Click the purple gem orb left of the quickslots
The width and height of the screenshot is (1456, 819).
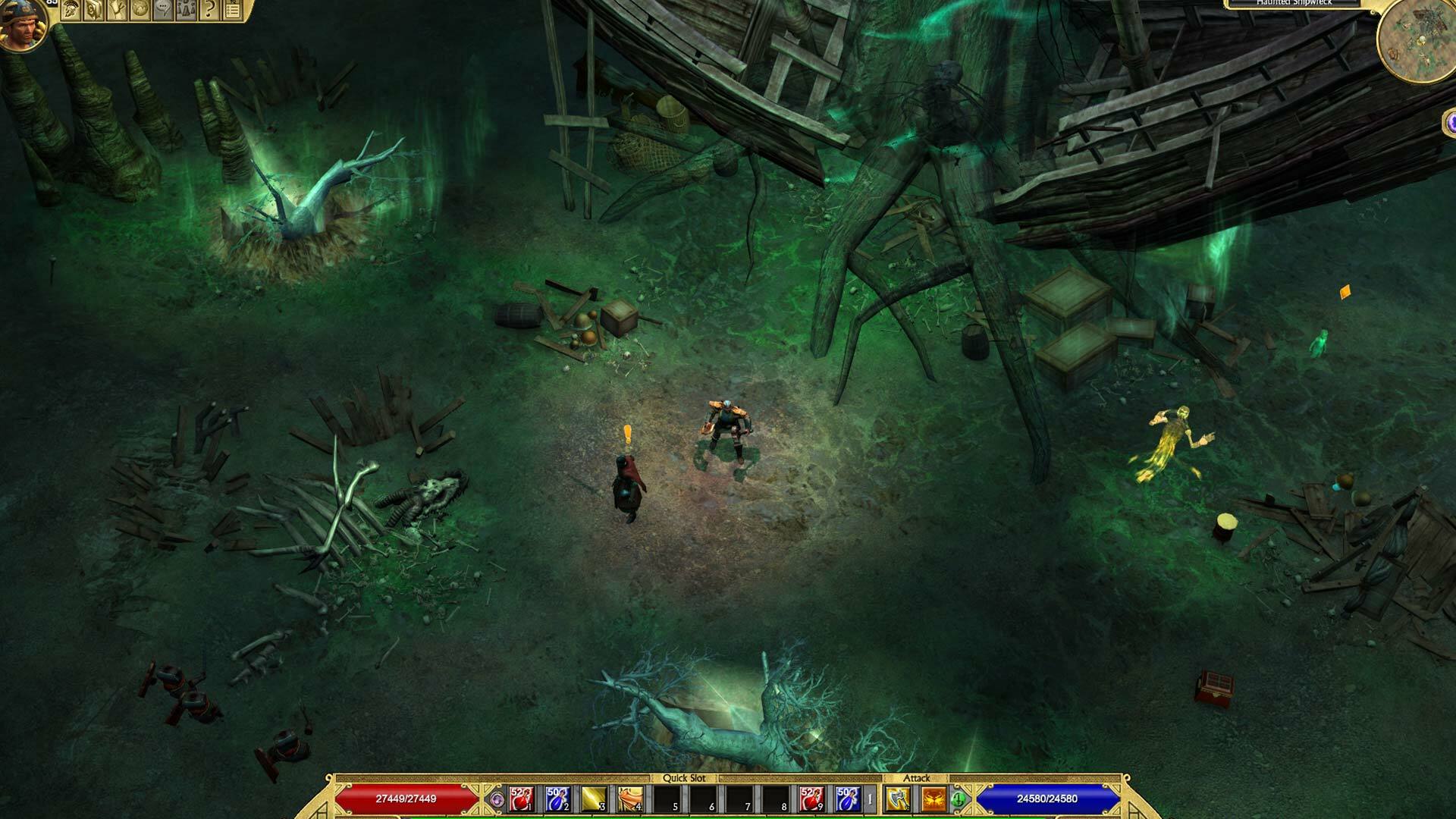point(497,799)
